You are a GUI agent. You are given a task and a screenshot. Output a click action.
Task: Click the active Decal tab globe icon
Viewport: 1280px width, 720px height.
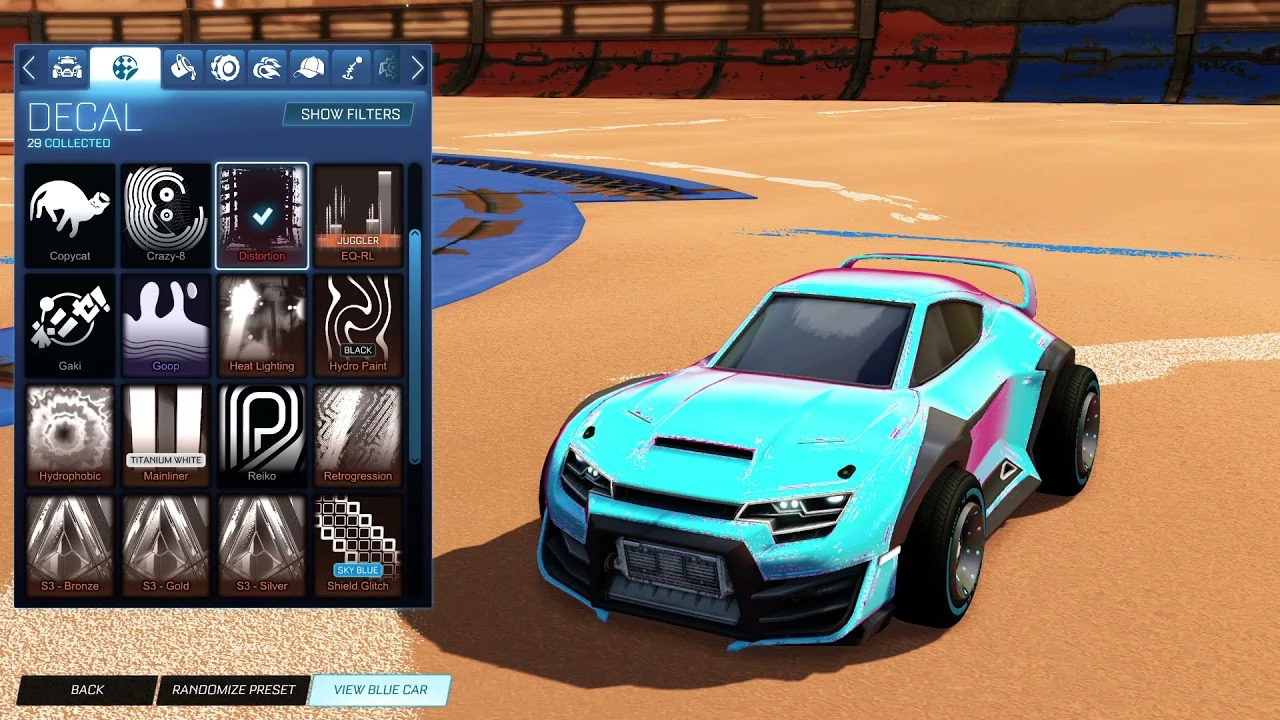pyautogui.click(x=124, y=67)
